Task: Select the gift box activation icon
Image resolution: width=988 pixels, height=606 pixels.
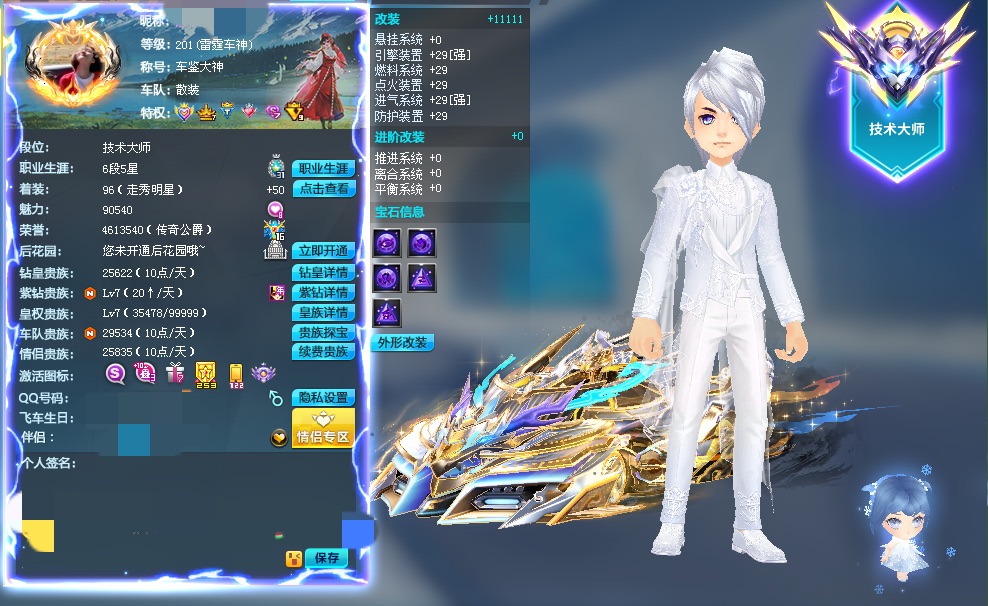Action: (x=175, y=374)
